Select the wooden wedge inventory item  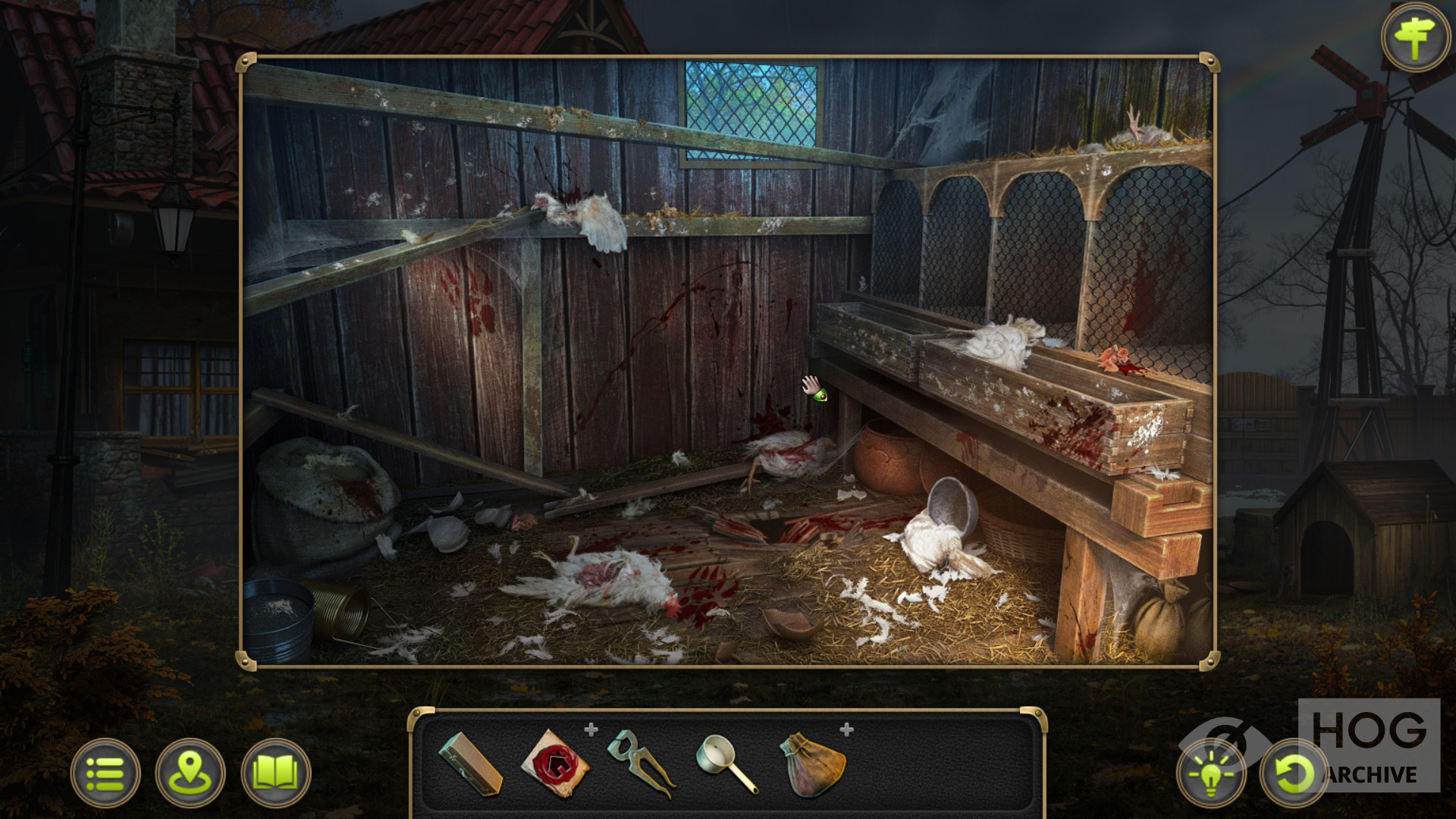point(470,764)
